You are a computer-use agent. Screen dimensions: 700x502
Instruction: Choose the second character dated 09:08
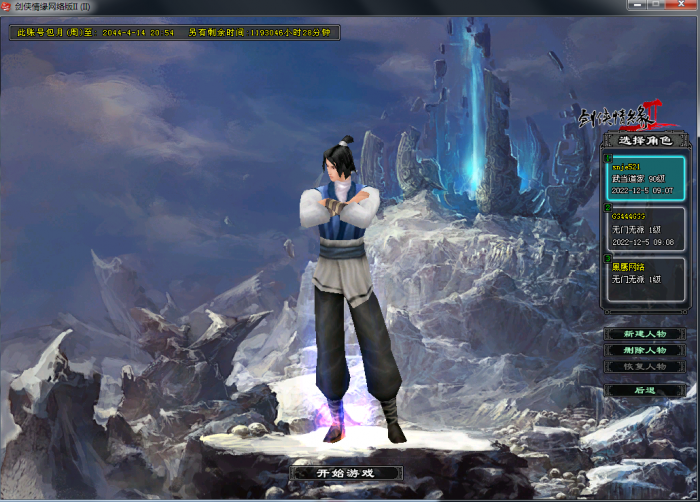(643, 229)
